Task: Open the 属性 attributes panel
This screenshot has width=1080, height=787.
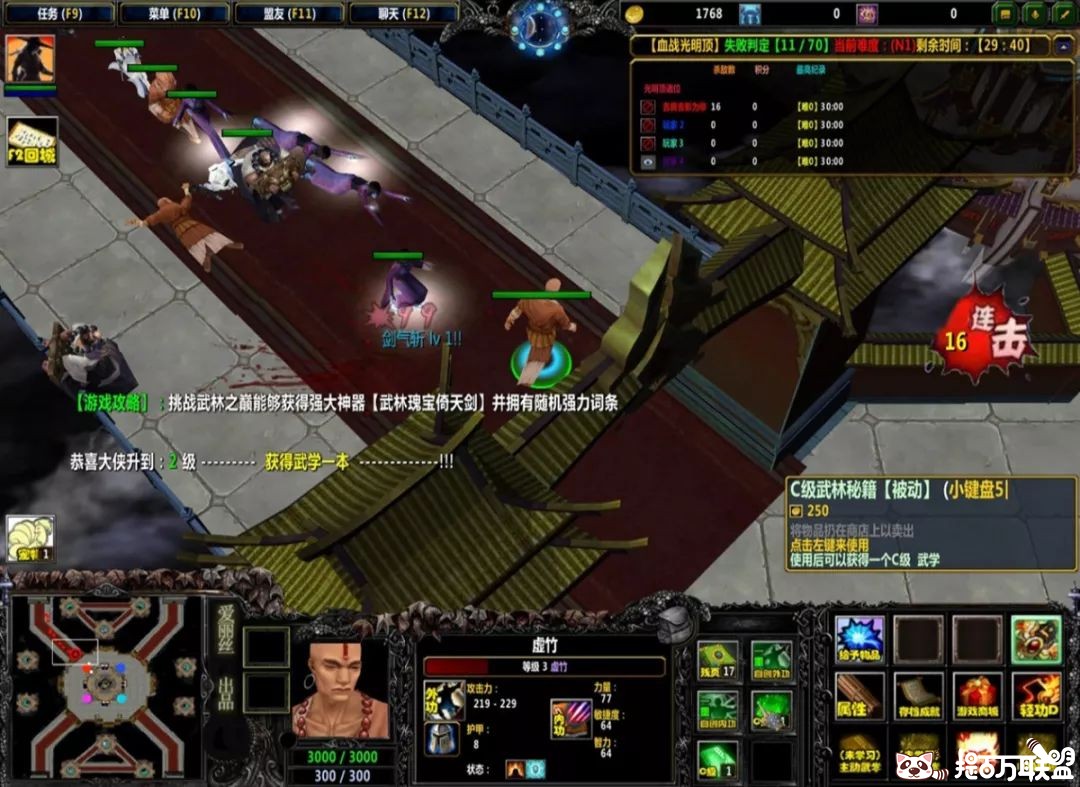Action: (860, 695)
